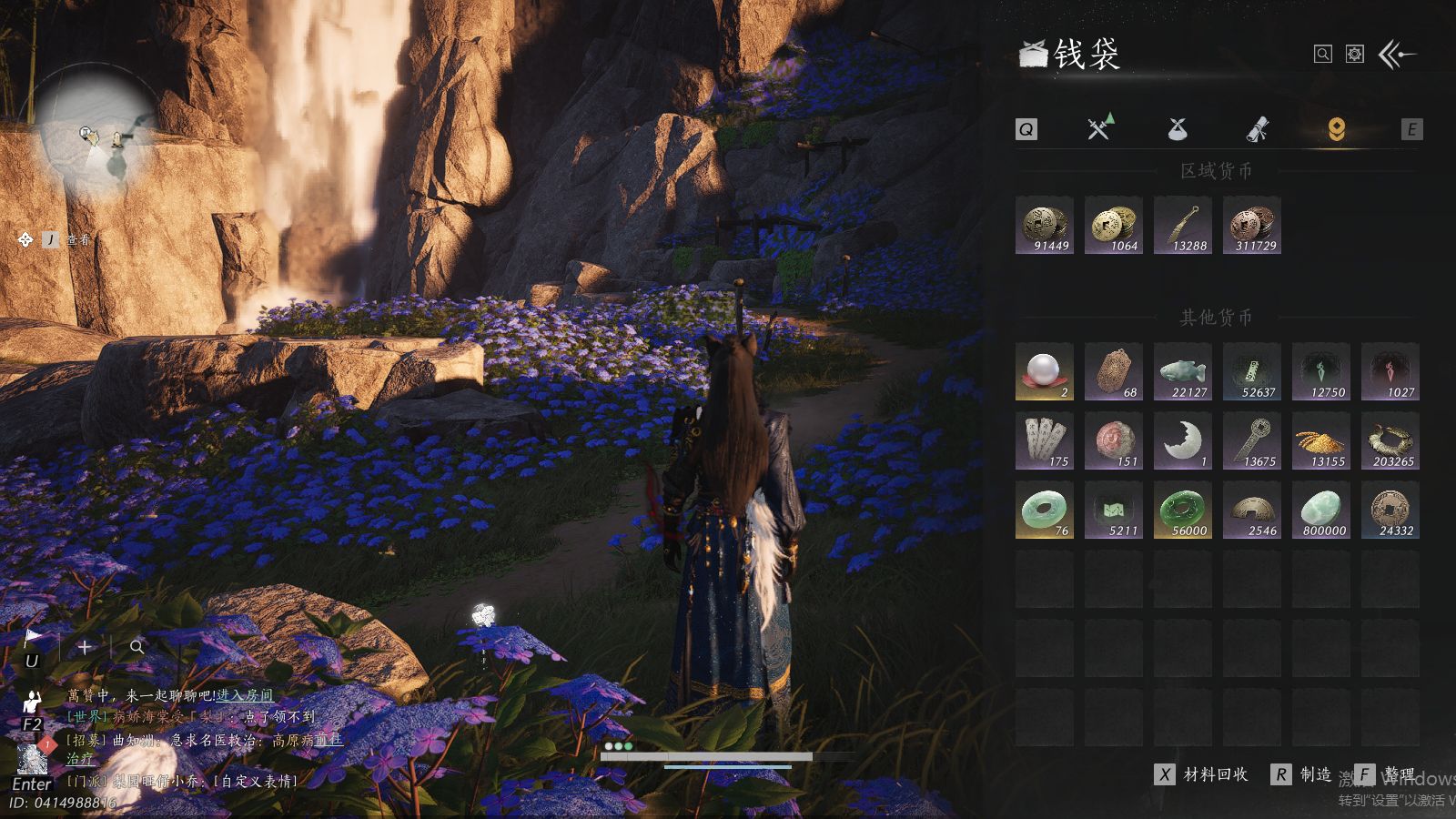Switch to the scroll tab
This screenshot has height=819, width=1456.
(x=1257, y=129)
